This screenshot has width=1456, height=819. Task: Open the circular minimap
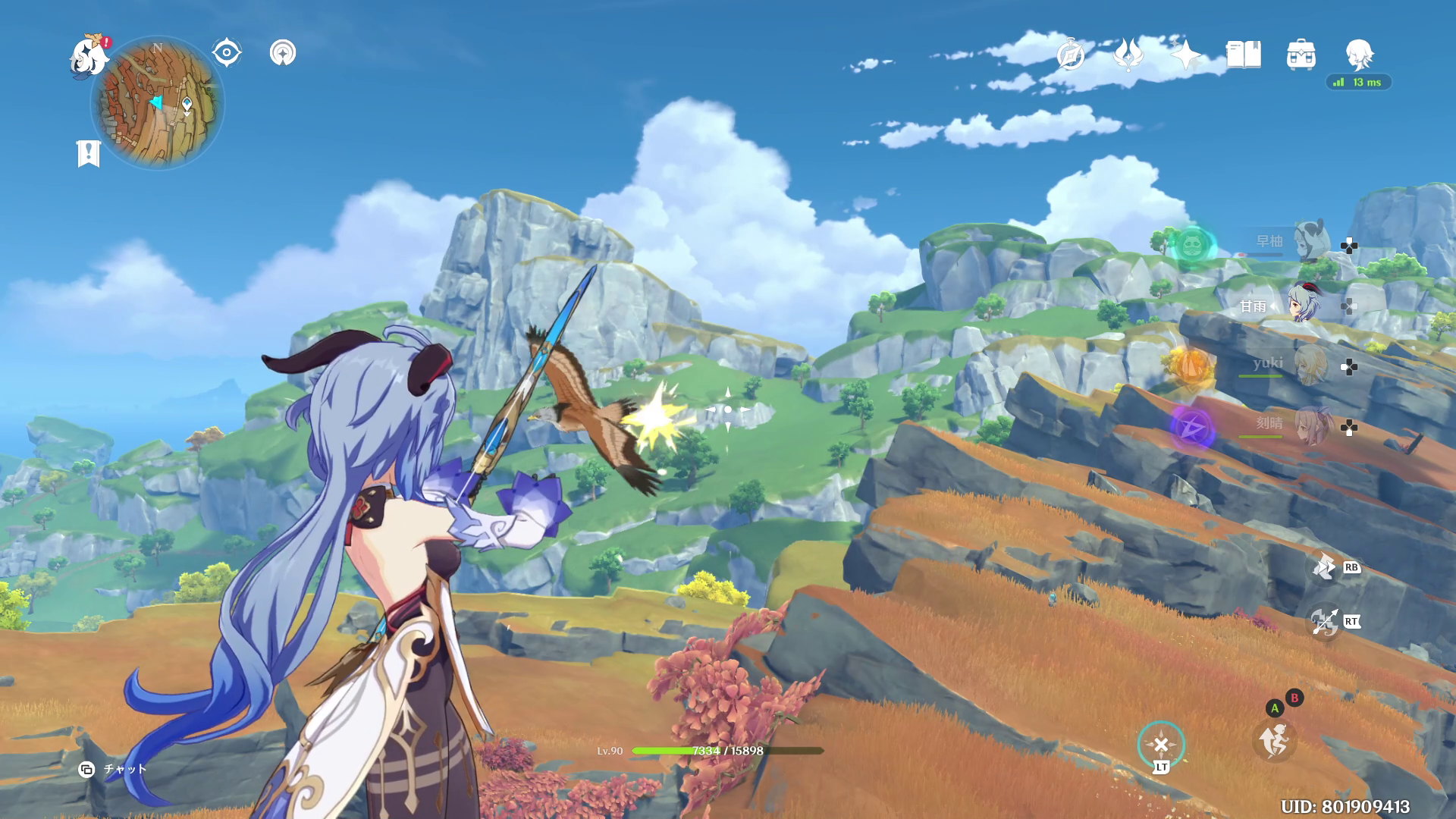[158, 102]
